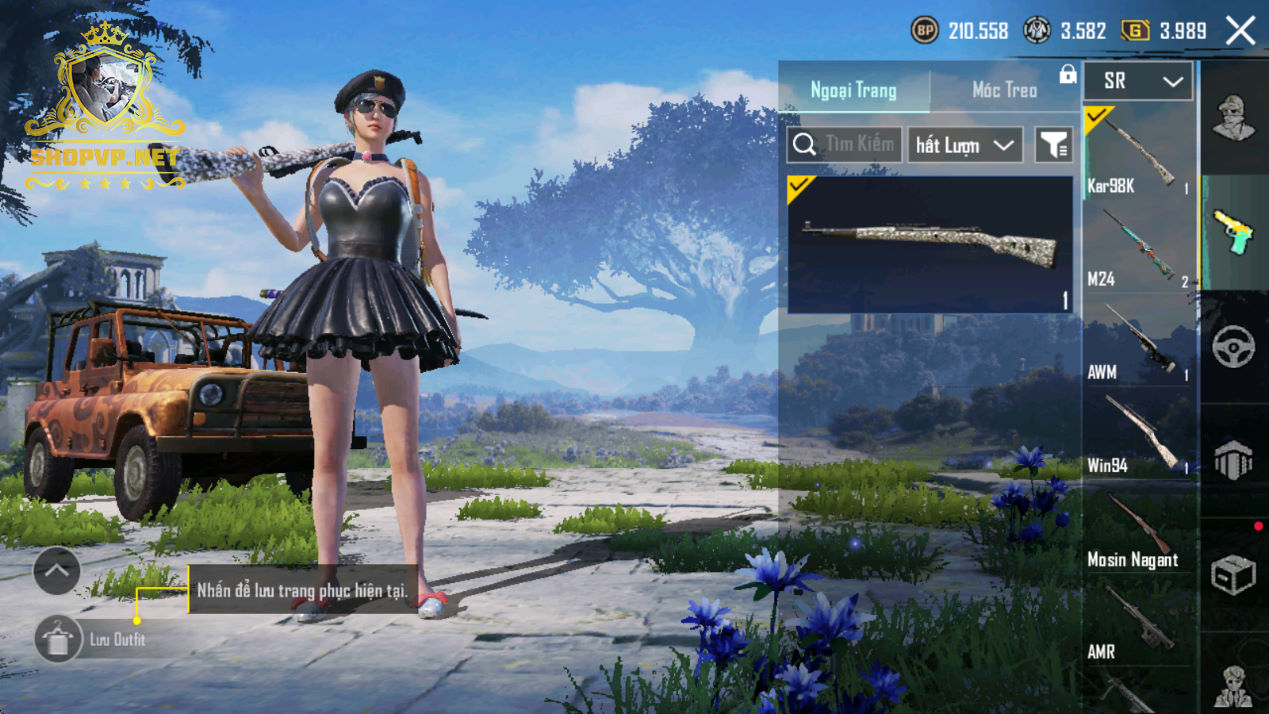Image resolution: width=1269 pixels, height=714 pixels.
Task: Select the pistol weapon skin category
Action: 1233,233
